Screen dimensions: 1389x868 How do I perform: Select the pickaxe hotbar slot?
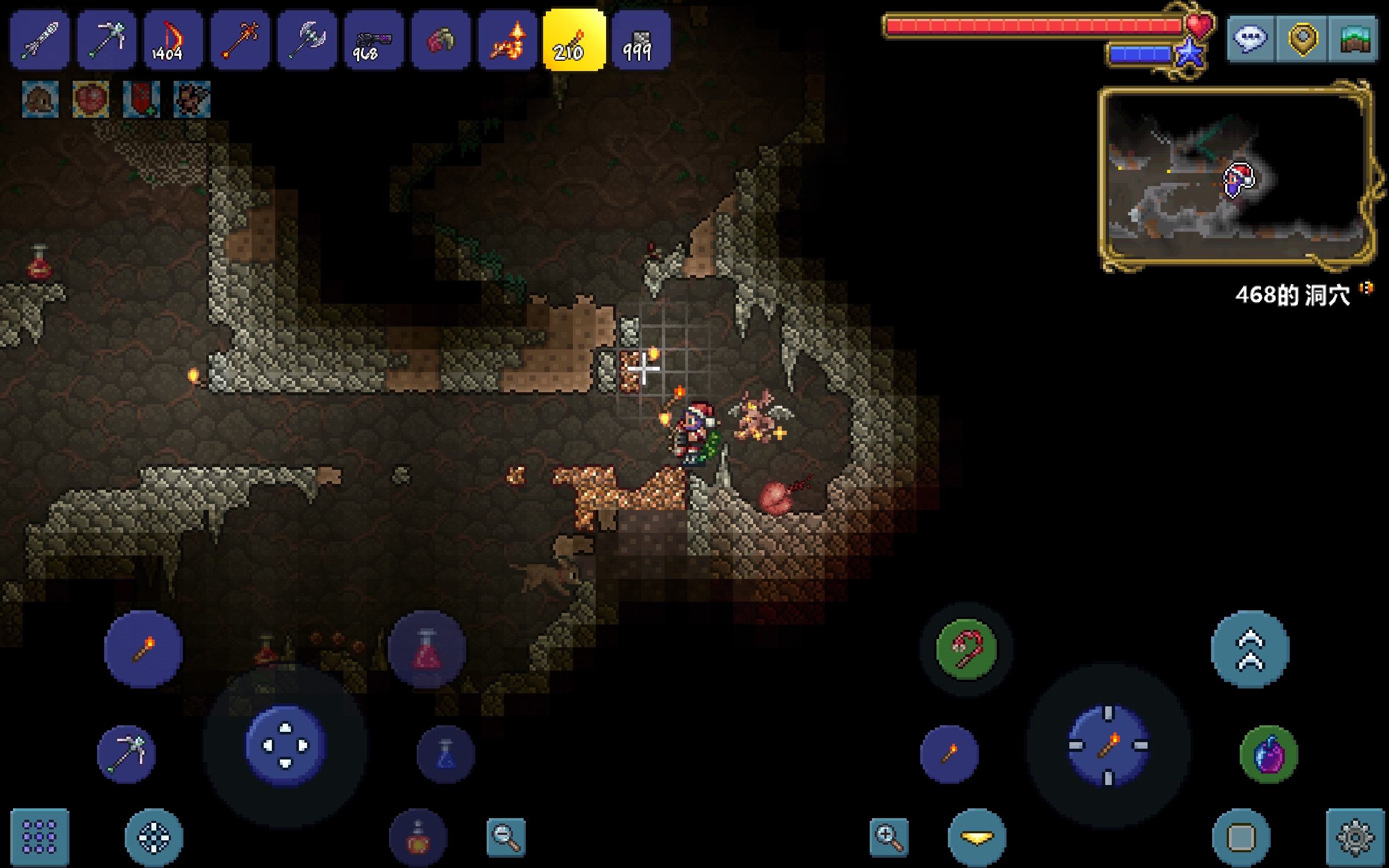(107, 40)
